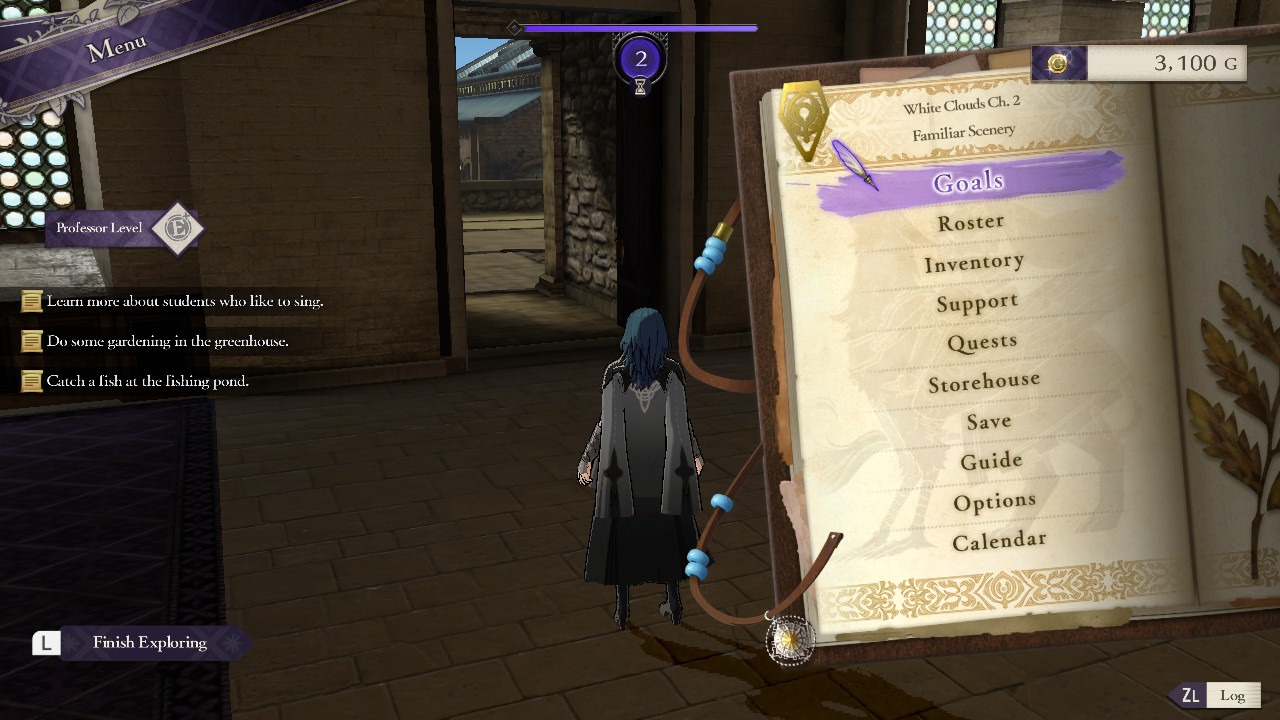
Task: Click the gold coin icon near the money counter
Action: pyautogui.click(x=1056, y=62)
